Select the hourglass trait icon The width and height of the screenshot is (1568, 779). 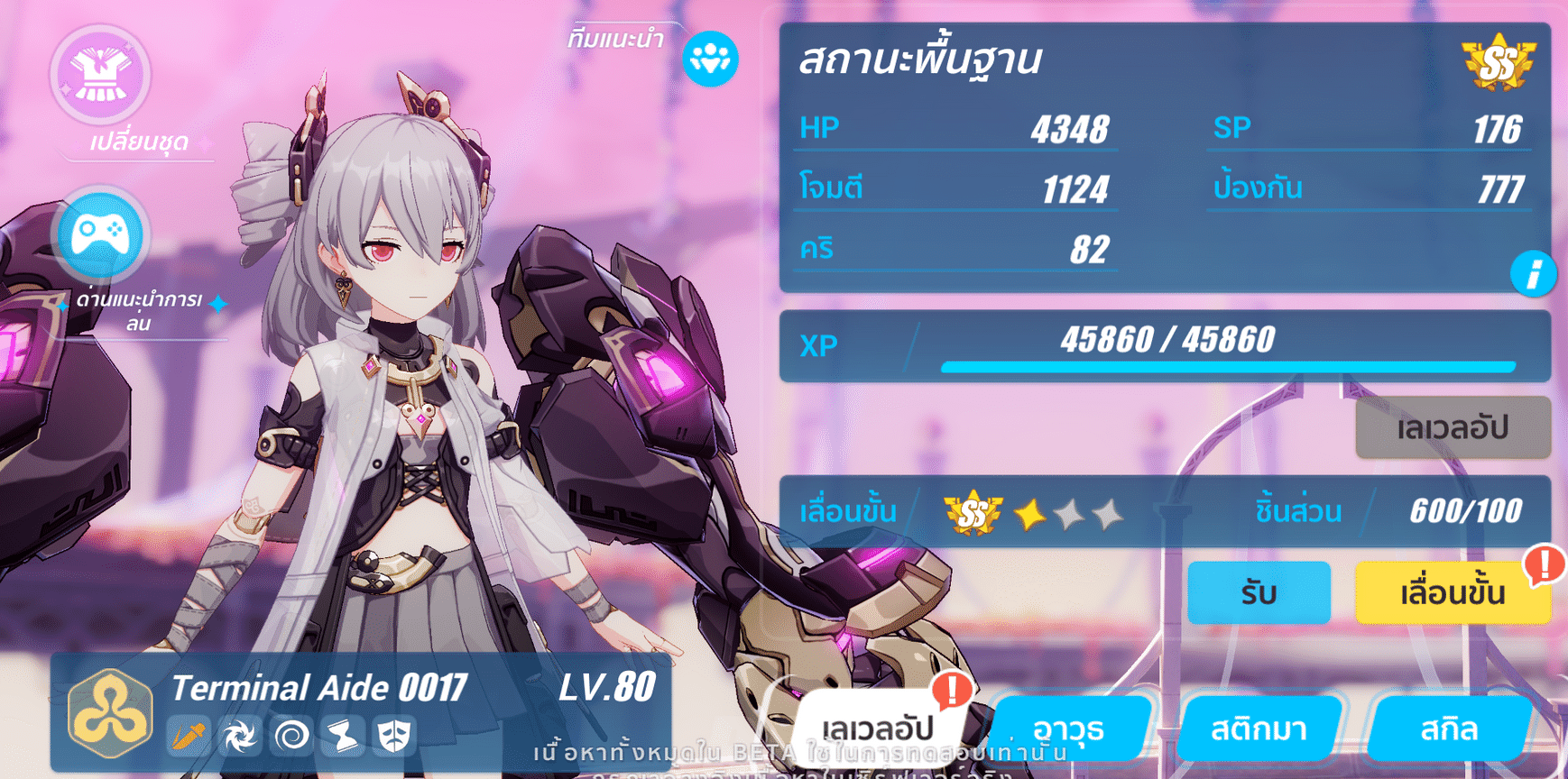(344, 735)
